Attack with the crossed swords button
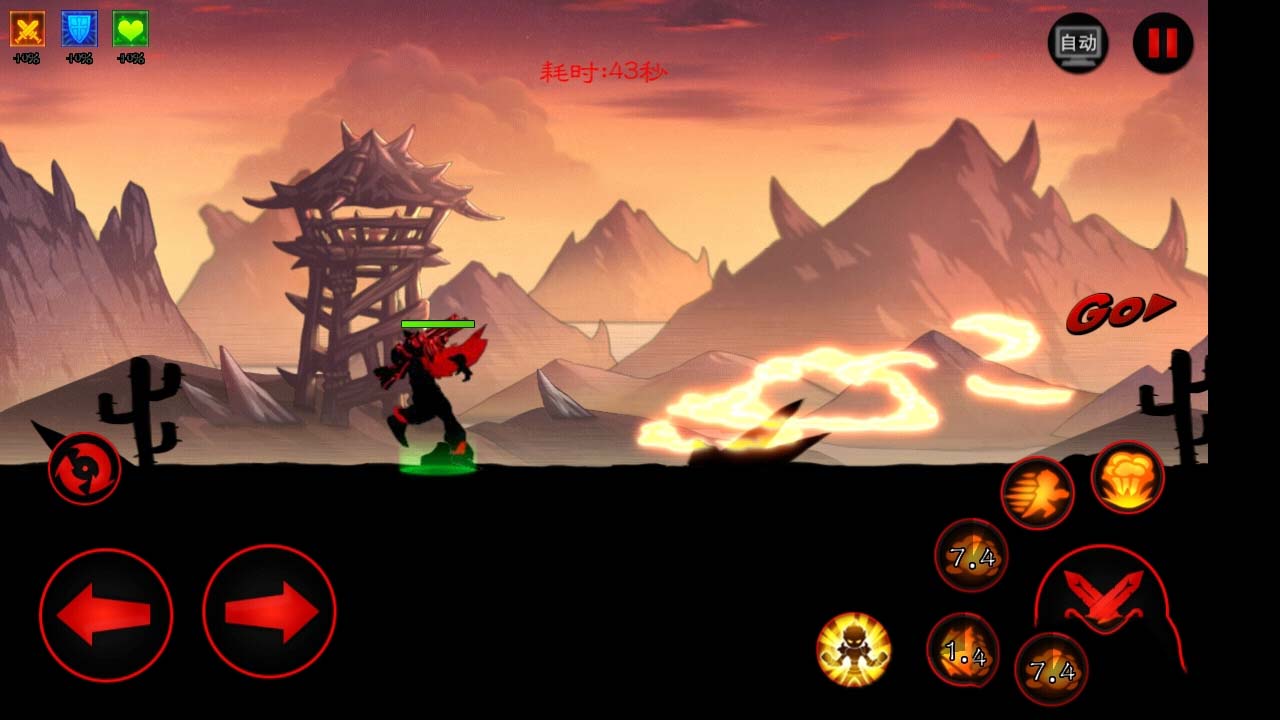Image resolution: width=1280 pixels, height=720 pixels. 1103,600
